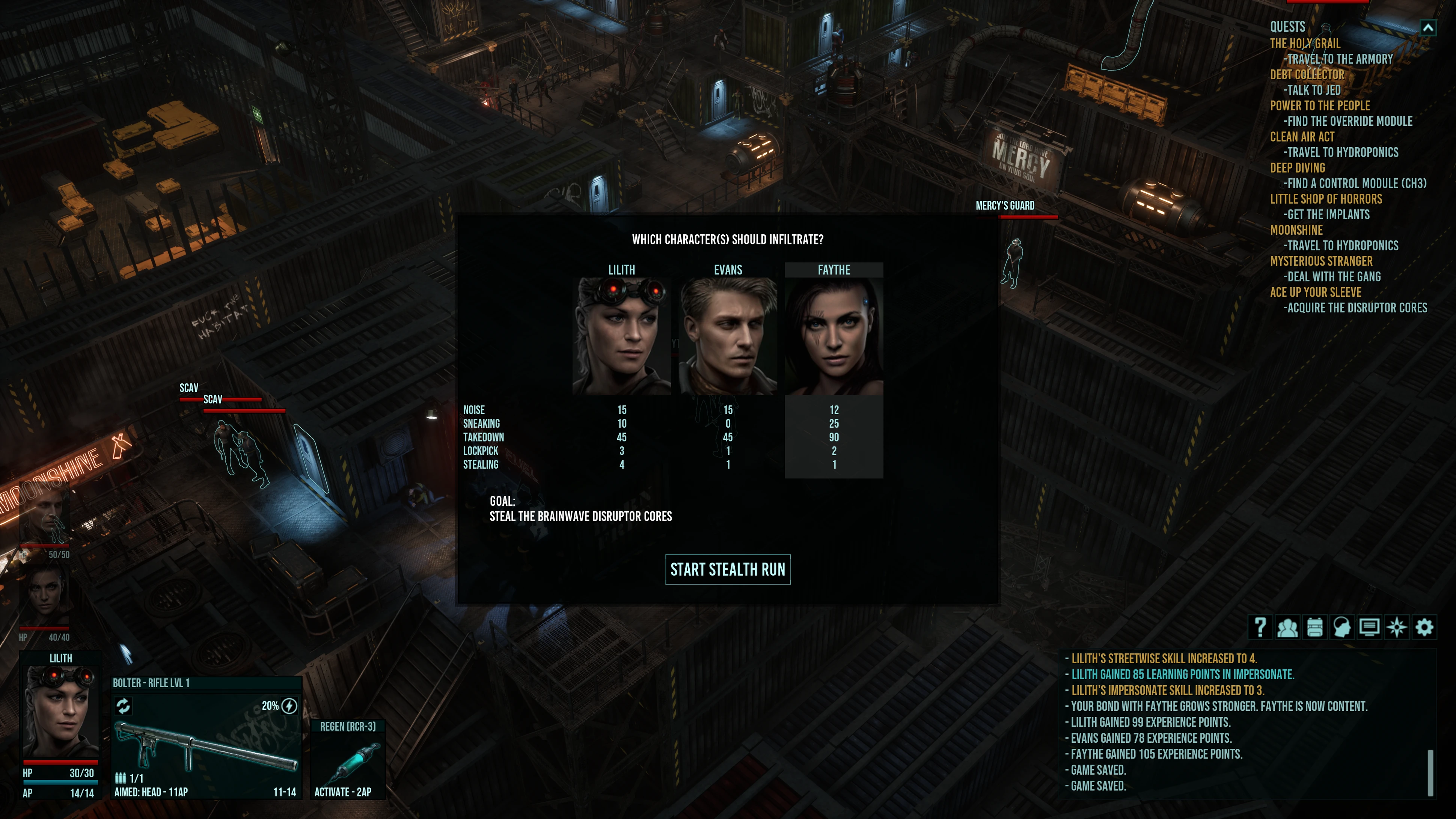Select the Ace Up Your Sleeve quest

point(1315,292)
